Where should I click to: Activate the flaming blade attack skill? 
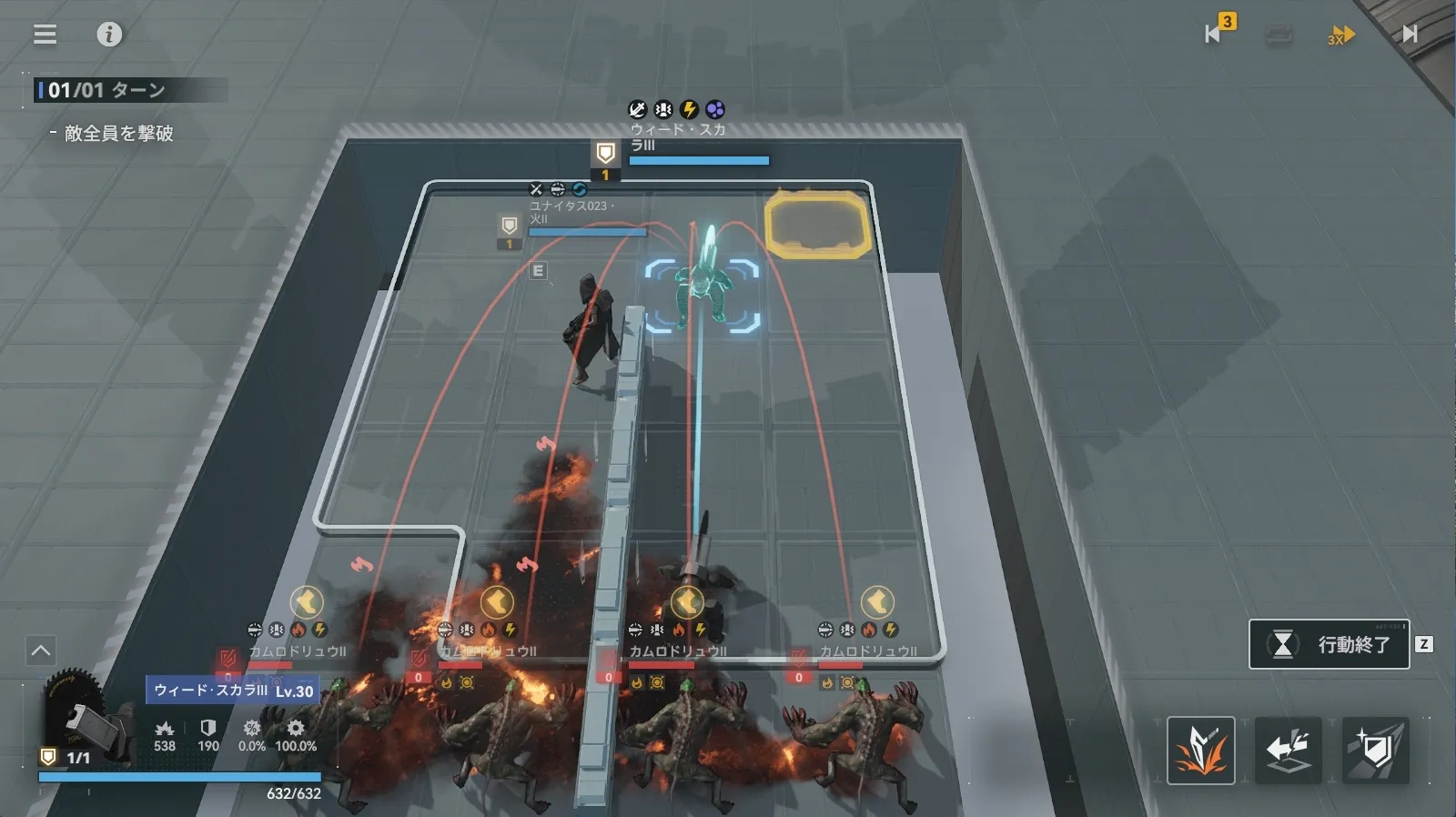tap(1200, 751)
